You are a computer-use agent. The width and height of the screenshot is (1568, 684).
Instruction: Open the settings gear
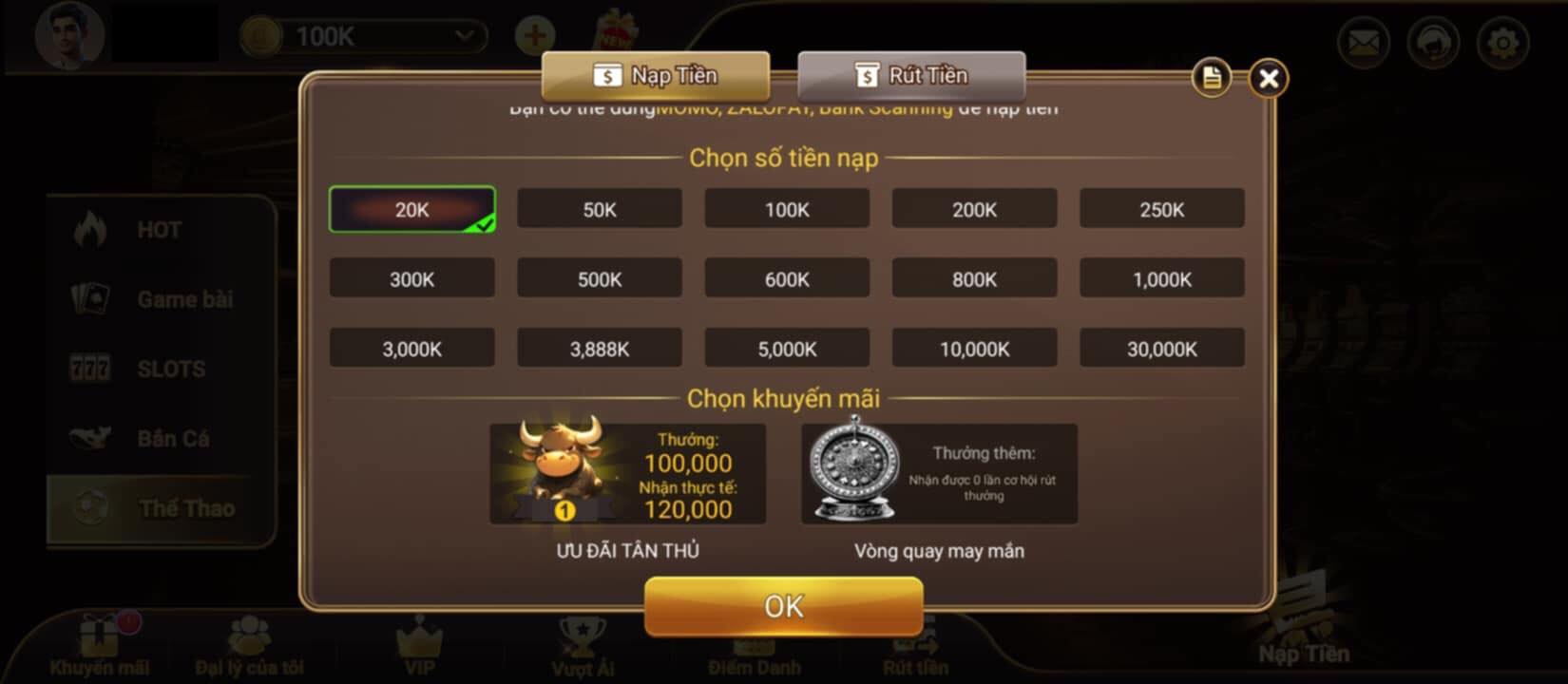point(1504,43)
